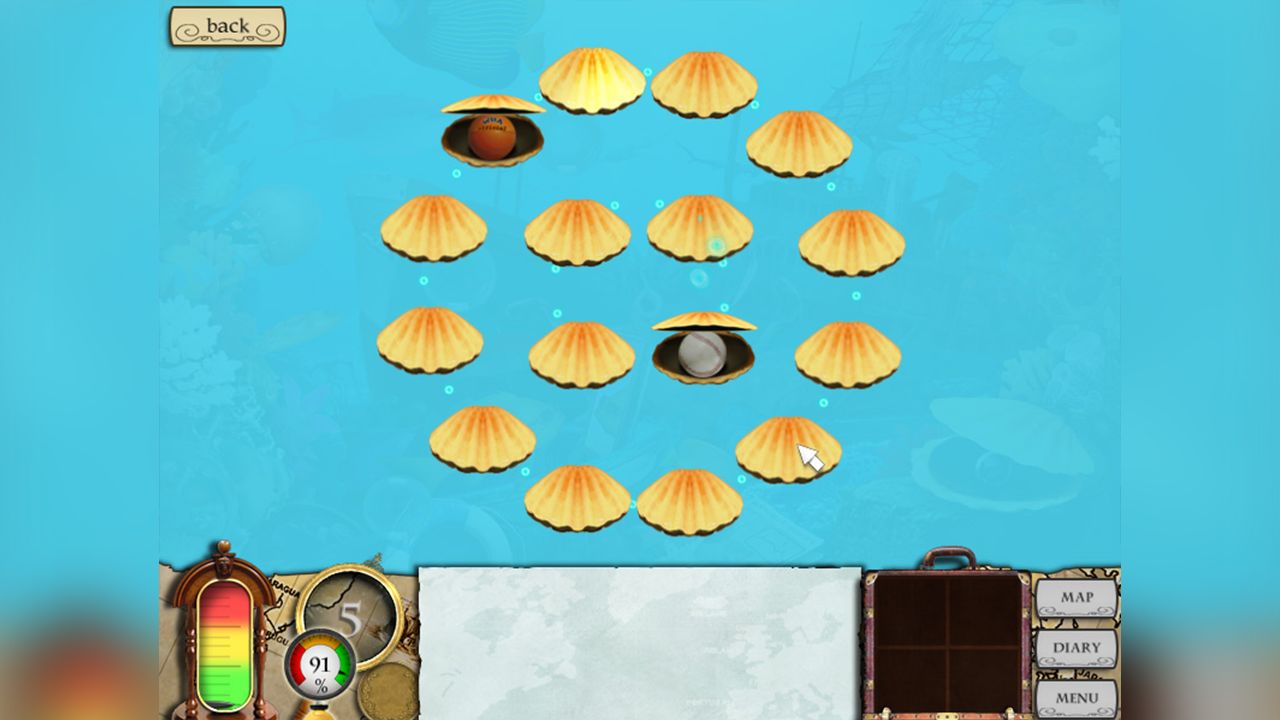
Task: Open the MENU panel
Action: (x=1077, y=697)
